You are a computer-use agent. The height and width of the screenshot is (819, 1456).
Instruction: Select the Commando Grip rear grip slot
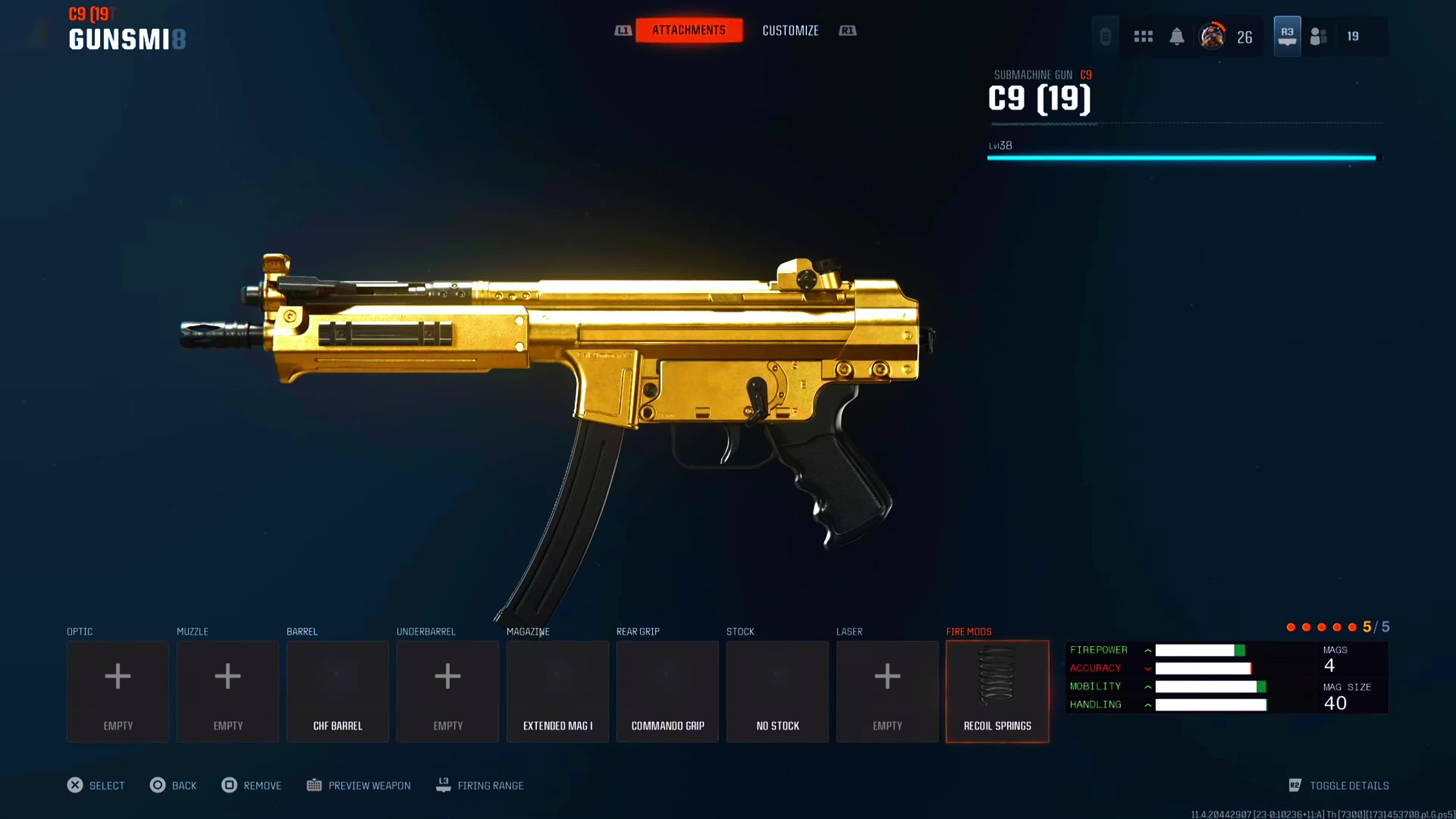pyautogui.click(x=667, y=691)
